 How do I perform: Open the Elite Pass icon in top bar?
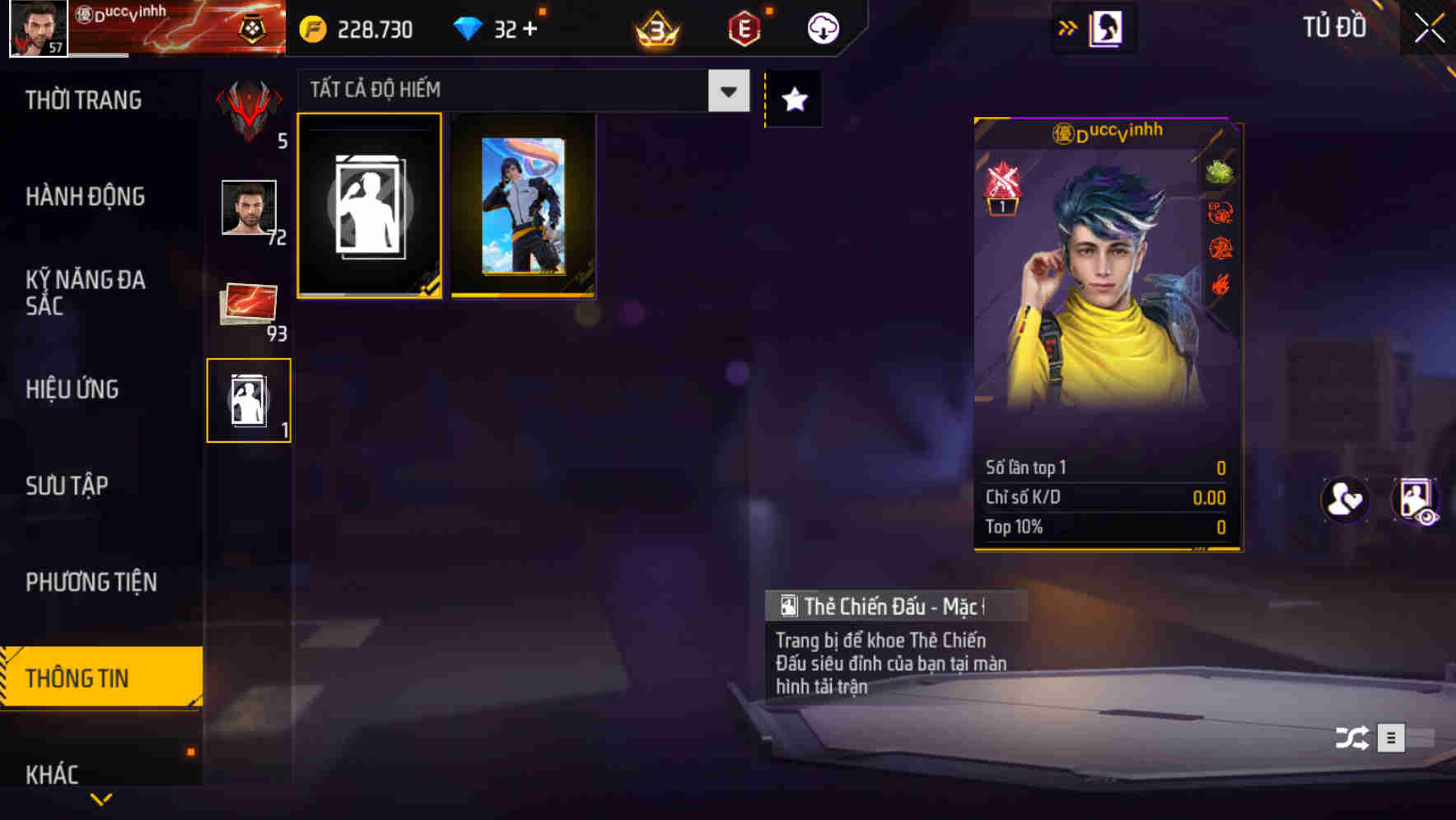[x=744, y=27]
